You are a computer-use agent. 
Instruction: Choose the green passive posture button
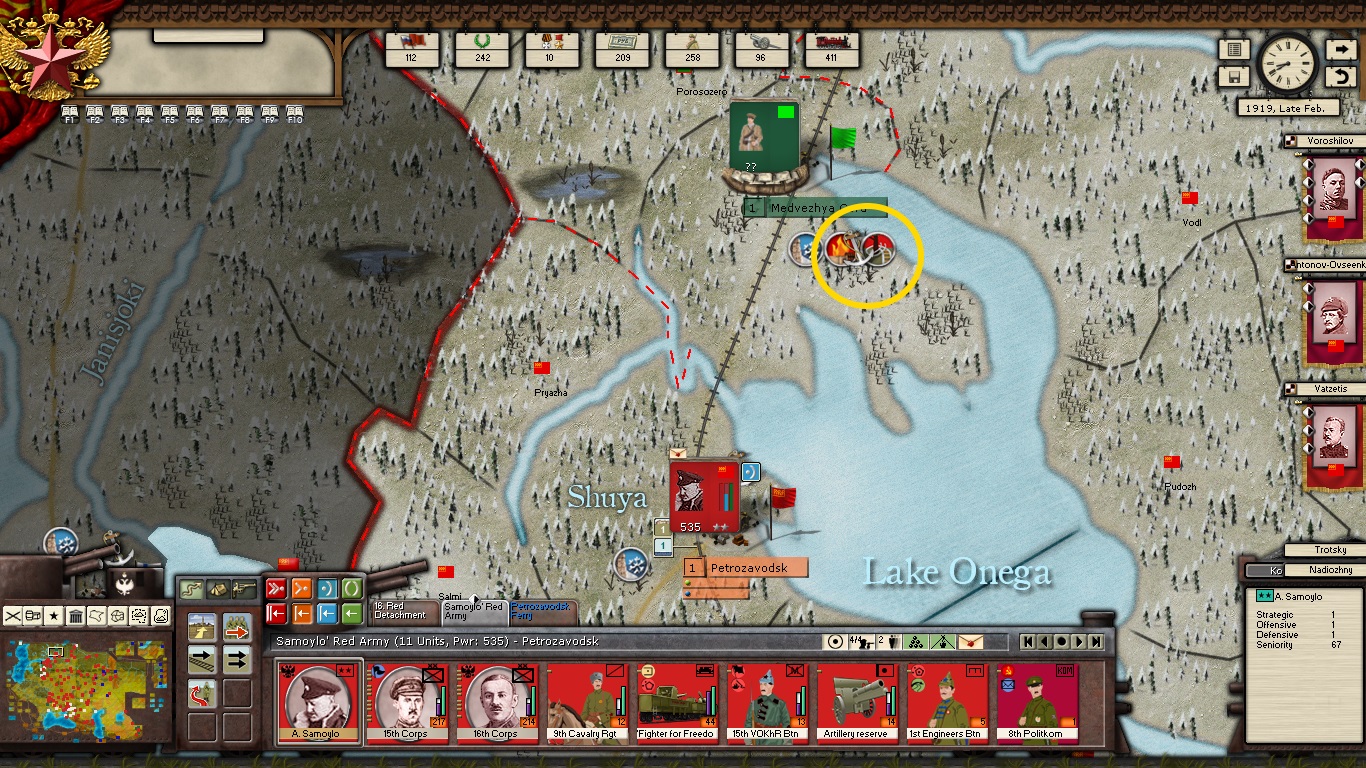pyautogui.click(x=352, y=587)
